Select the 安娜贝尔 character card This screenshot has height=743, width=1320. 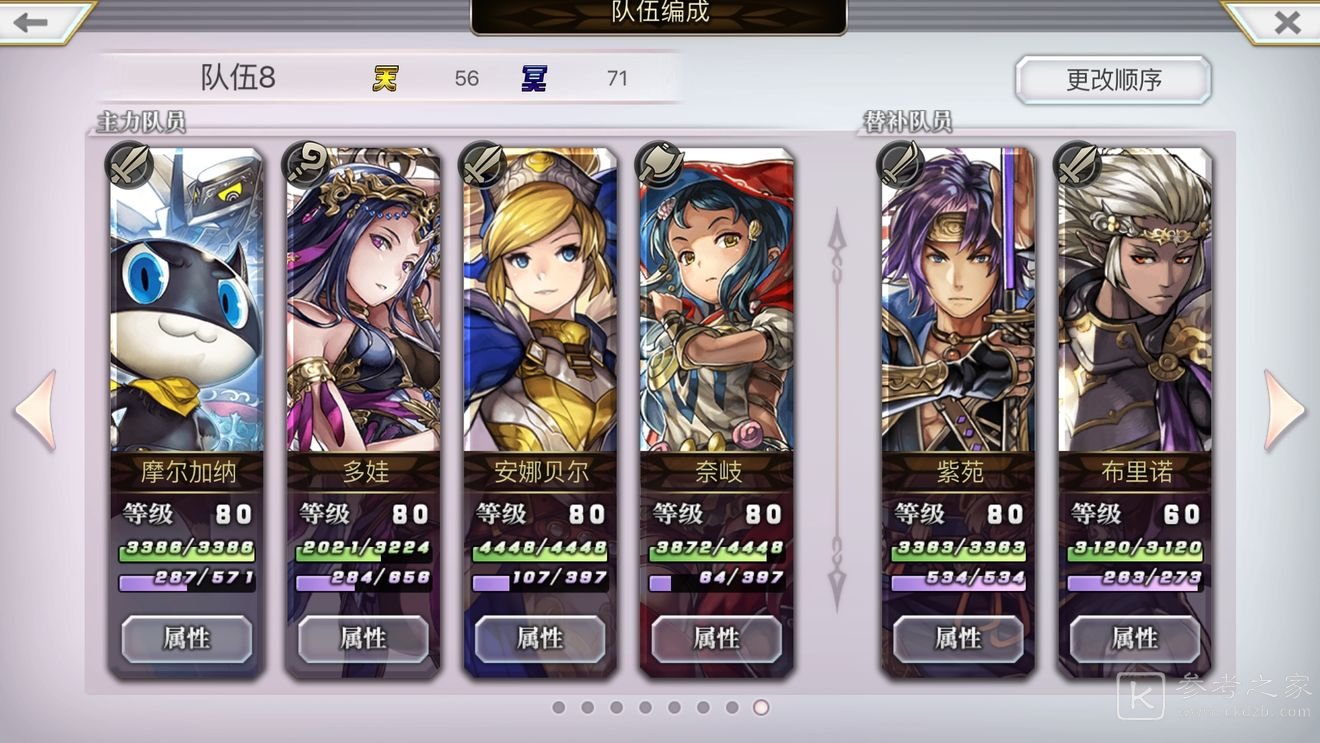pos(540,300)
